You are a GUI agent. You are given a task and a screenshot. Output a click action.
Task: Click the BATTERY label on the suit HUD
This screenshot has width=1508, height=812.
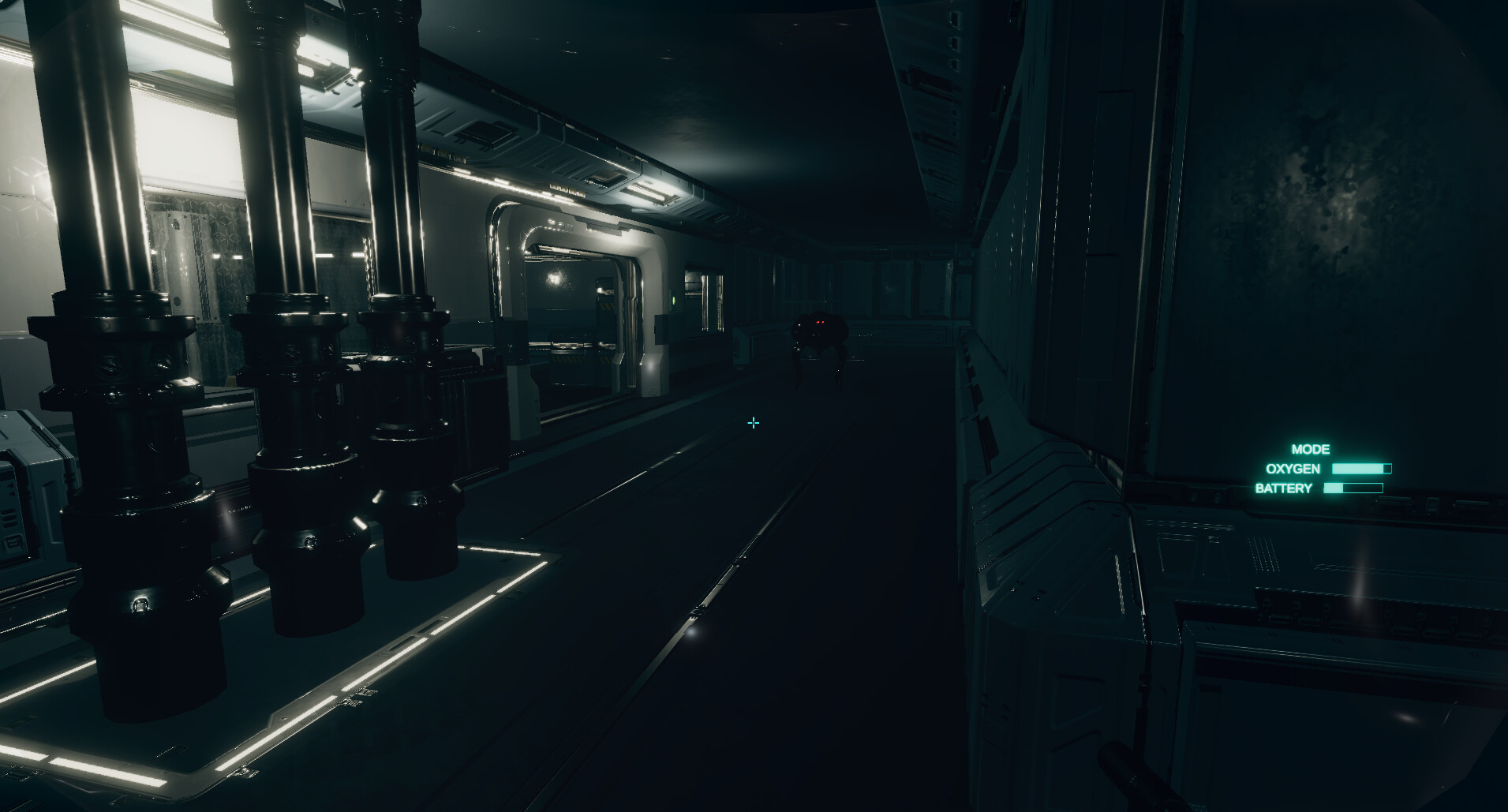(1284, 487)
